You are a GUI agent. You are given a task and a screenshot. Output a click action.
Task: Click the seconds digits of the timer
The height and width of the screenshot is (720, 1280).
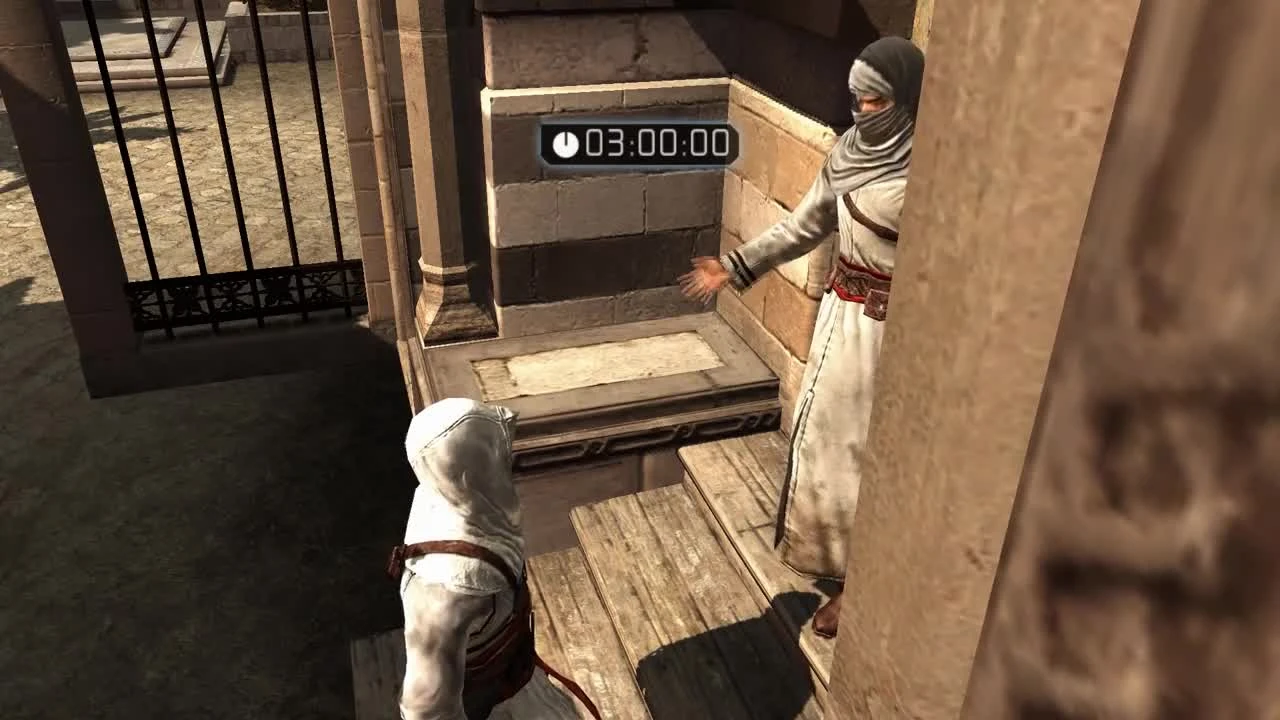(x=708, y=144)
